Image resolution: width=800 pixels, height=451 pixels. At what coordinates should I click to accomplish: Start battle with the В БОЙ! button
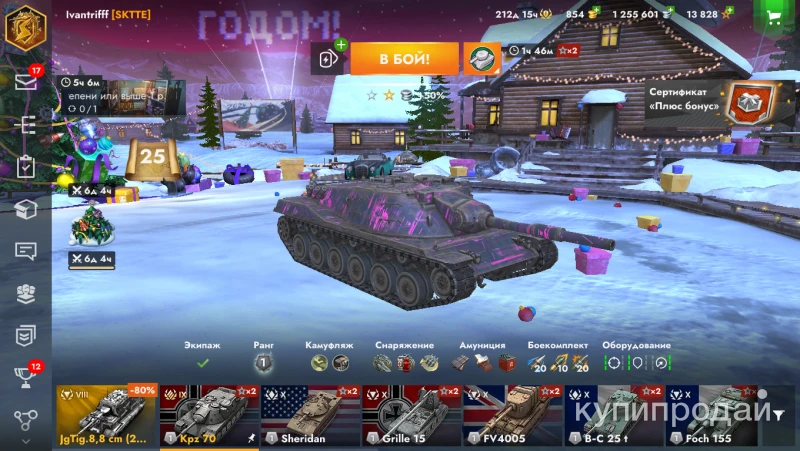[404, 59]
